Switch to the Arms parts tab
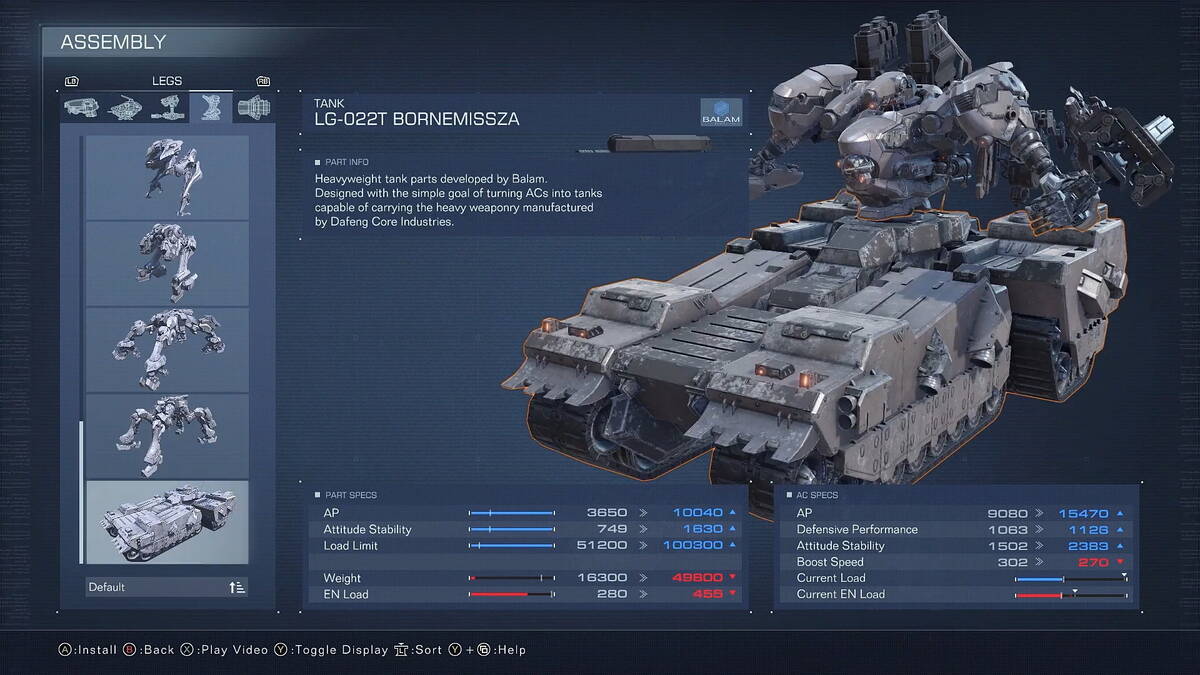1200x675 pixels. click(x=167, y=107)
